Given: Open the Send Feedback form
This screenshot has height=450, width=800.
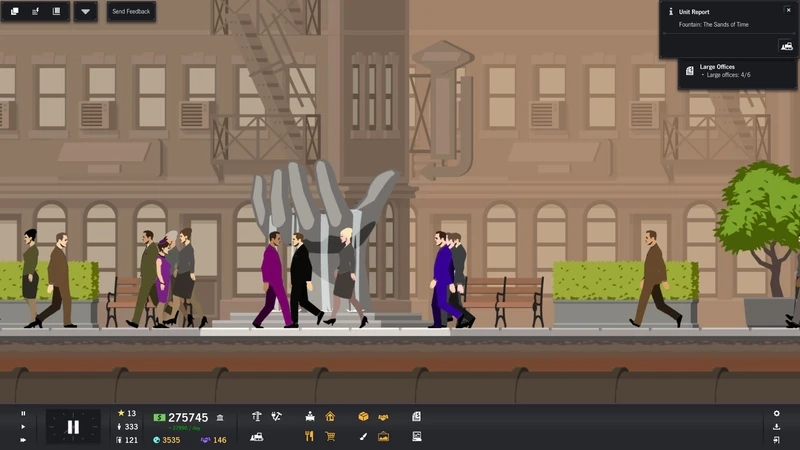Looking at the screenshot, I should click(131, 12).
